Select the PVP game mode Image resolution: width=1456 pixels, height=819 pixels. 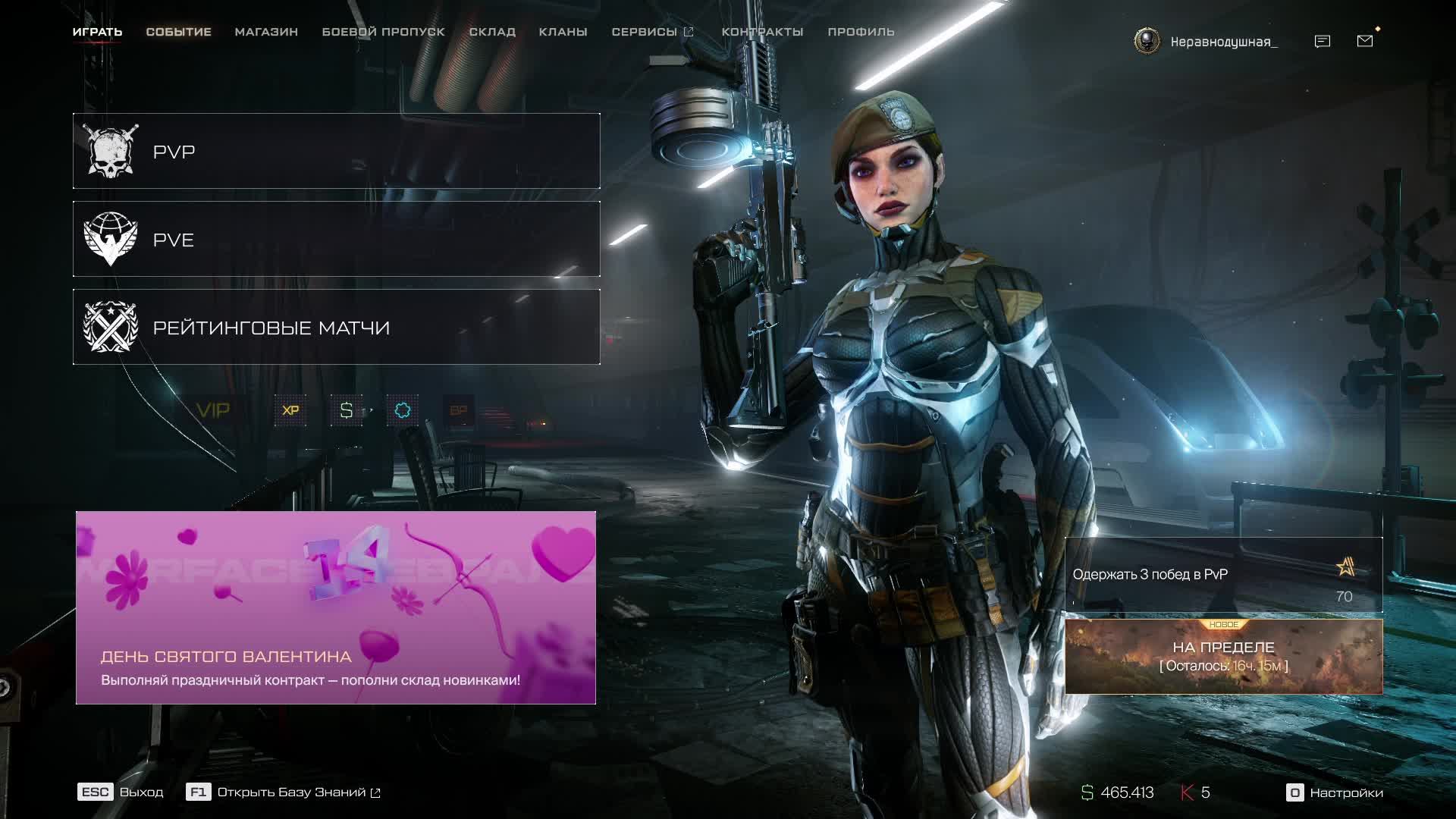pos(336,151)
